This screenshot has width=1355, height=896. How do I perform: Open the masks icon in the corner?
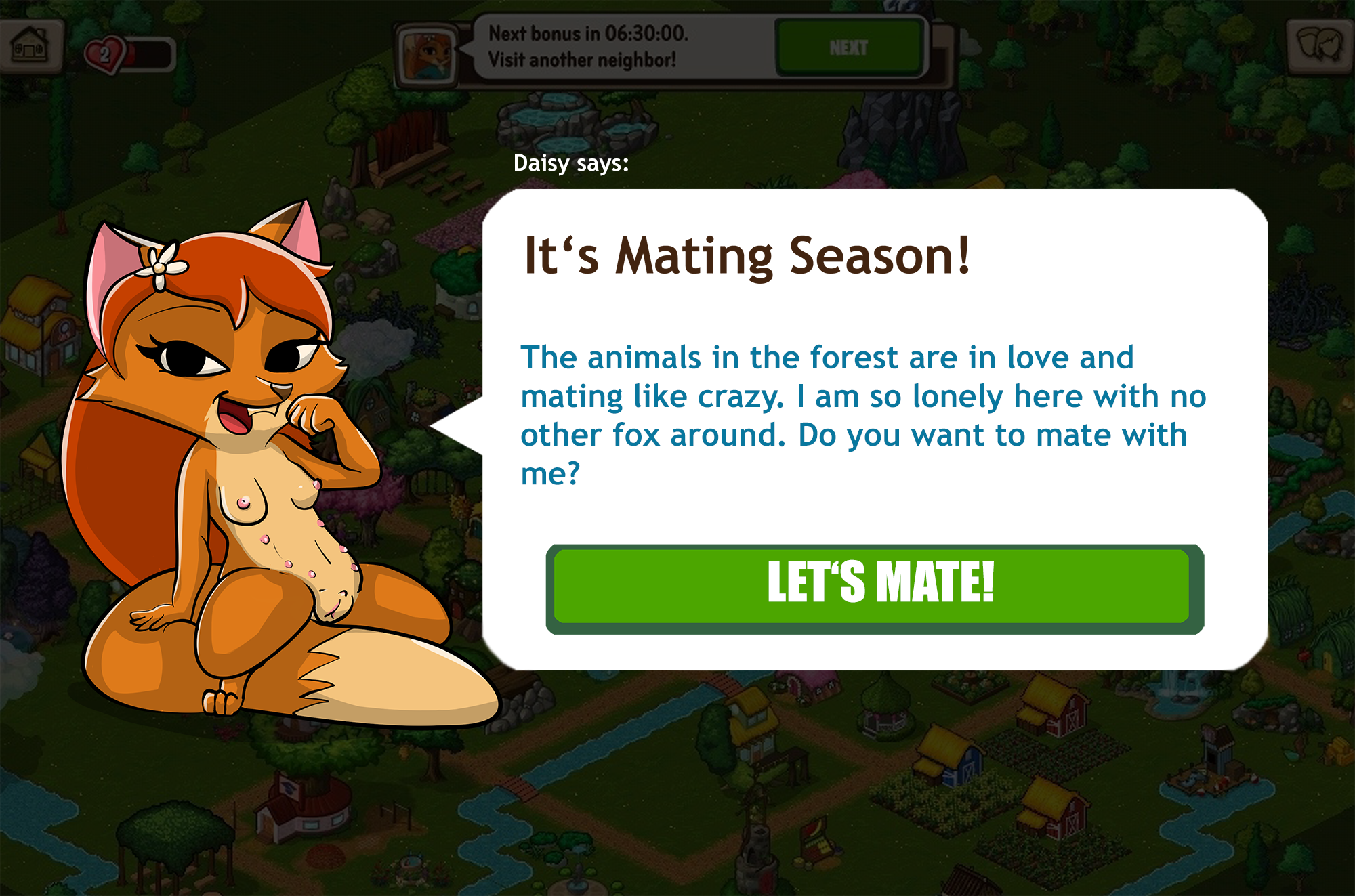pyautogui.click(x=1319, y=44)
